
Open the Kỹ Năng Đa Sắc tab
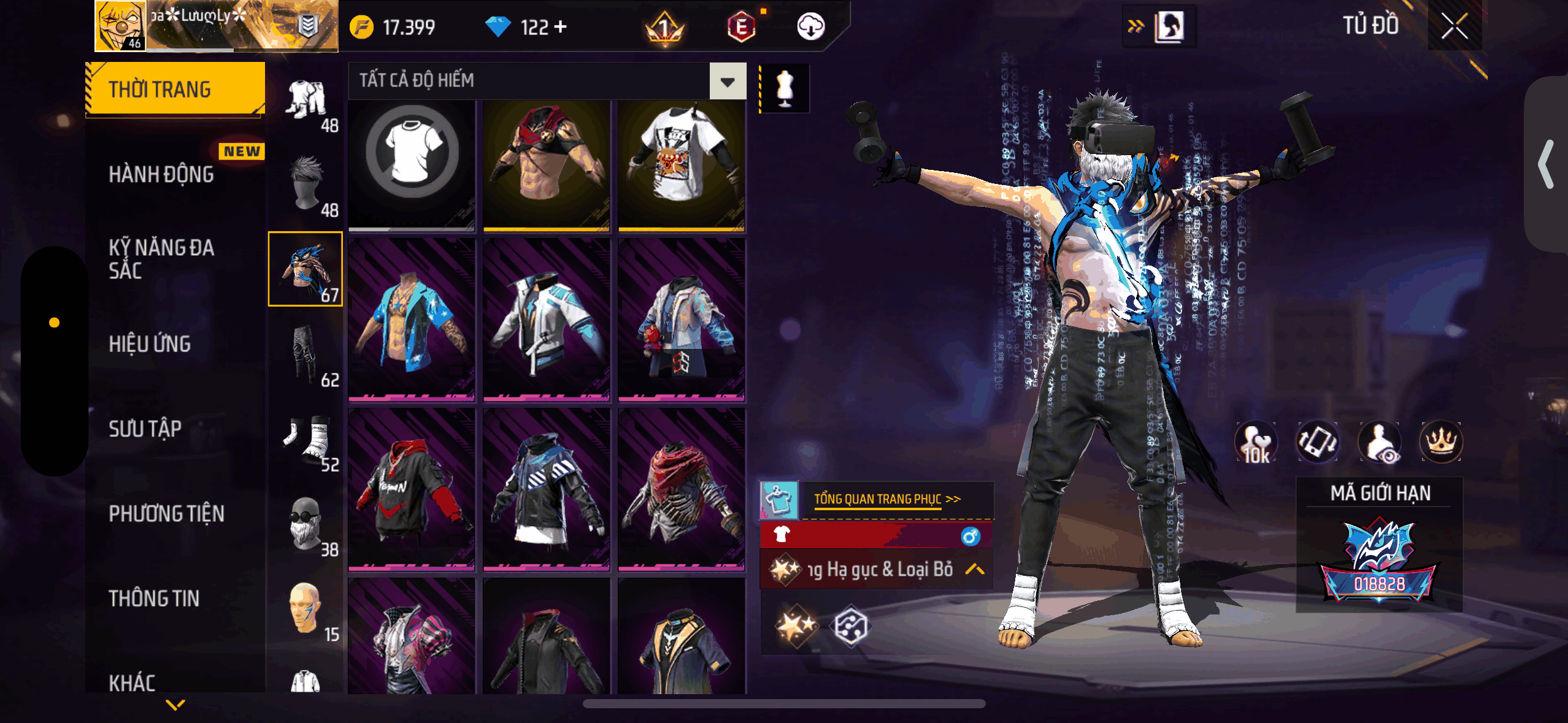pyautogui.click(x=161, y=259)
